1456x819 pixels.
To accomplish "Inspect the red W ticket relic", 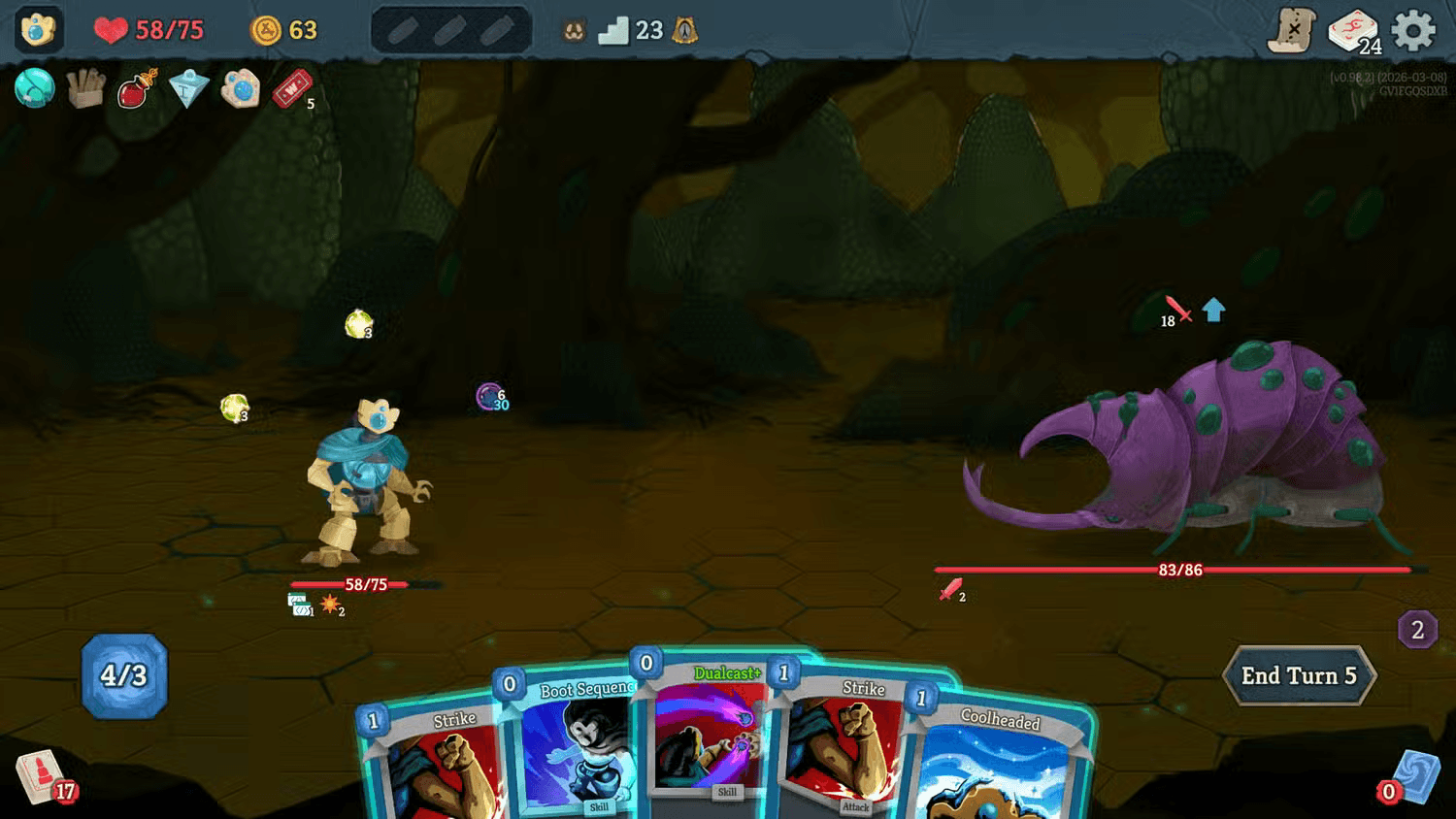I will pyautogui.click(x=291, y=89).
